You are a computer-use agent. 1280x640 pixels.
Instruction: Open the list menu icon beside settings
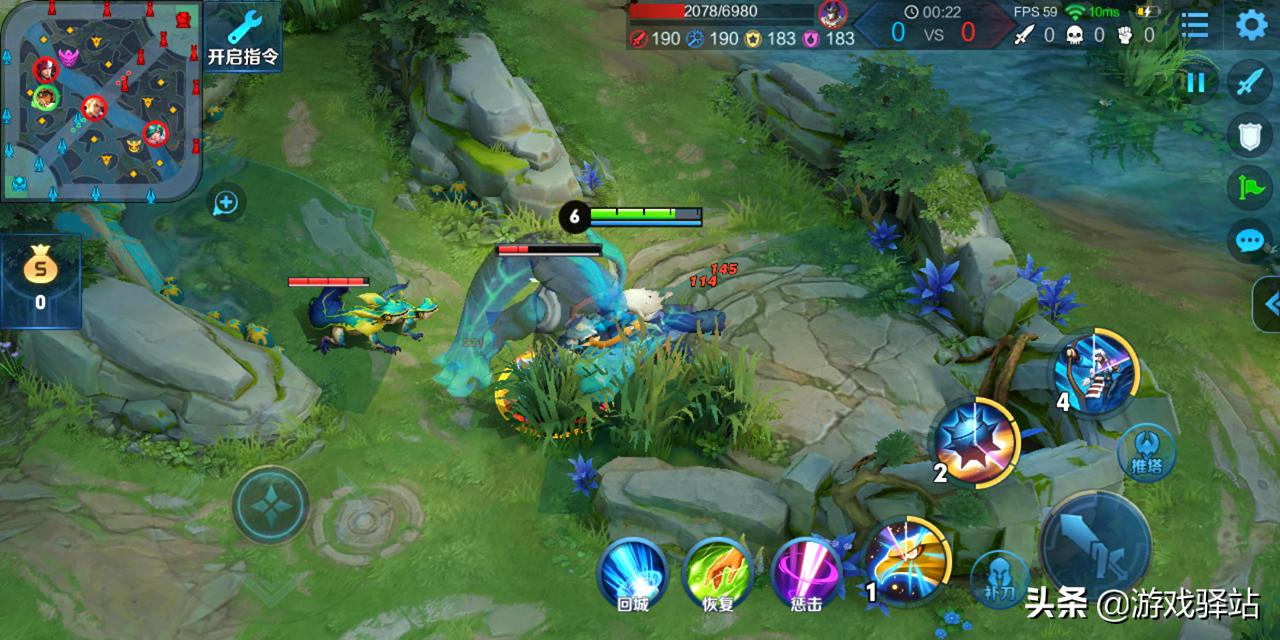1195,24
